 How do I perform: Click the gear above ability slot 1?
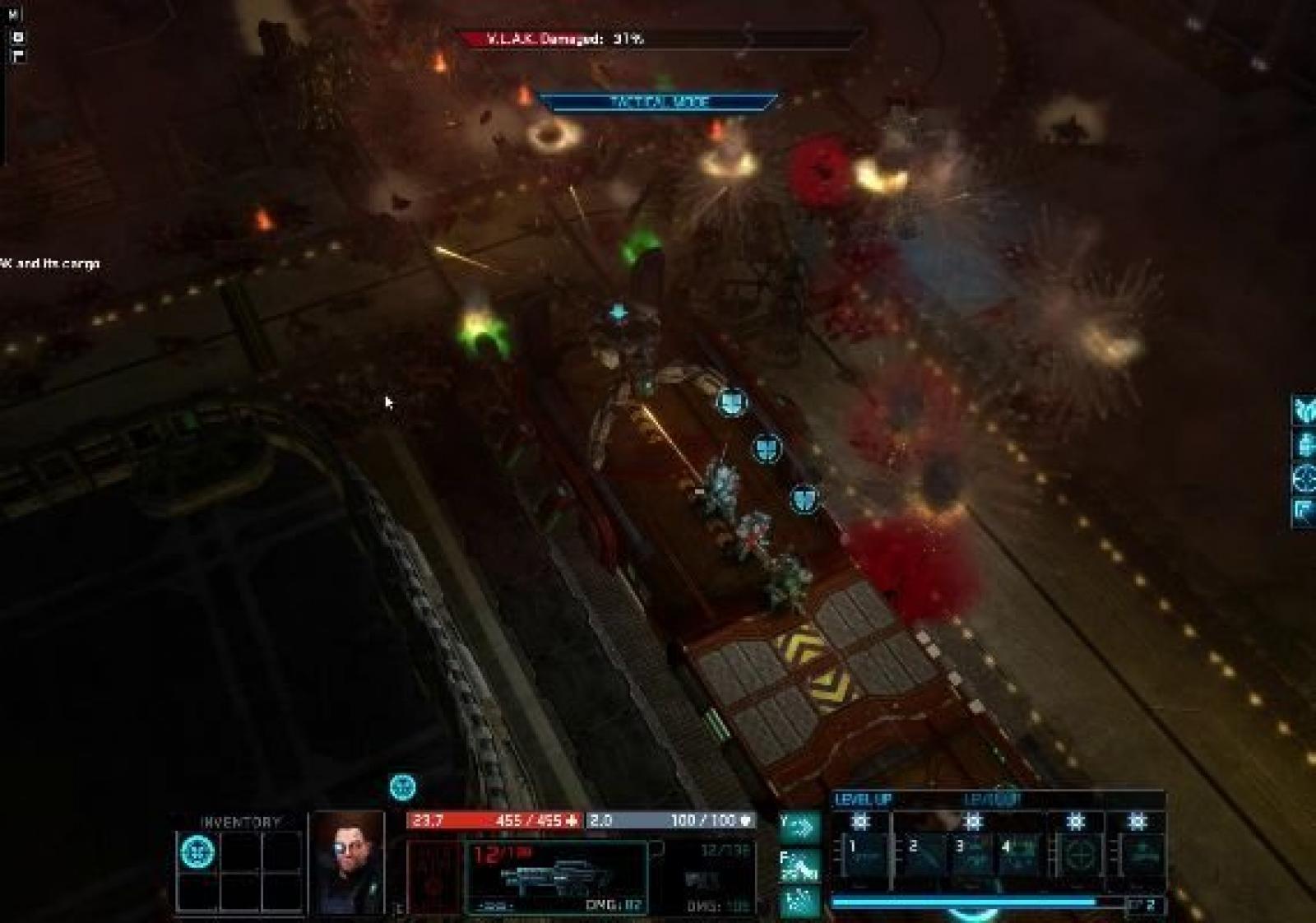click(x=860, y=821)
